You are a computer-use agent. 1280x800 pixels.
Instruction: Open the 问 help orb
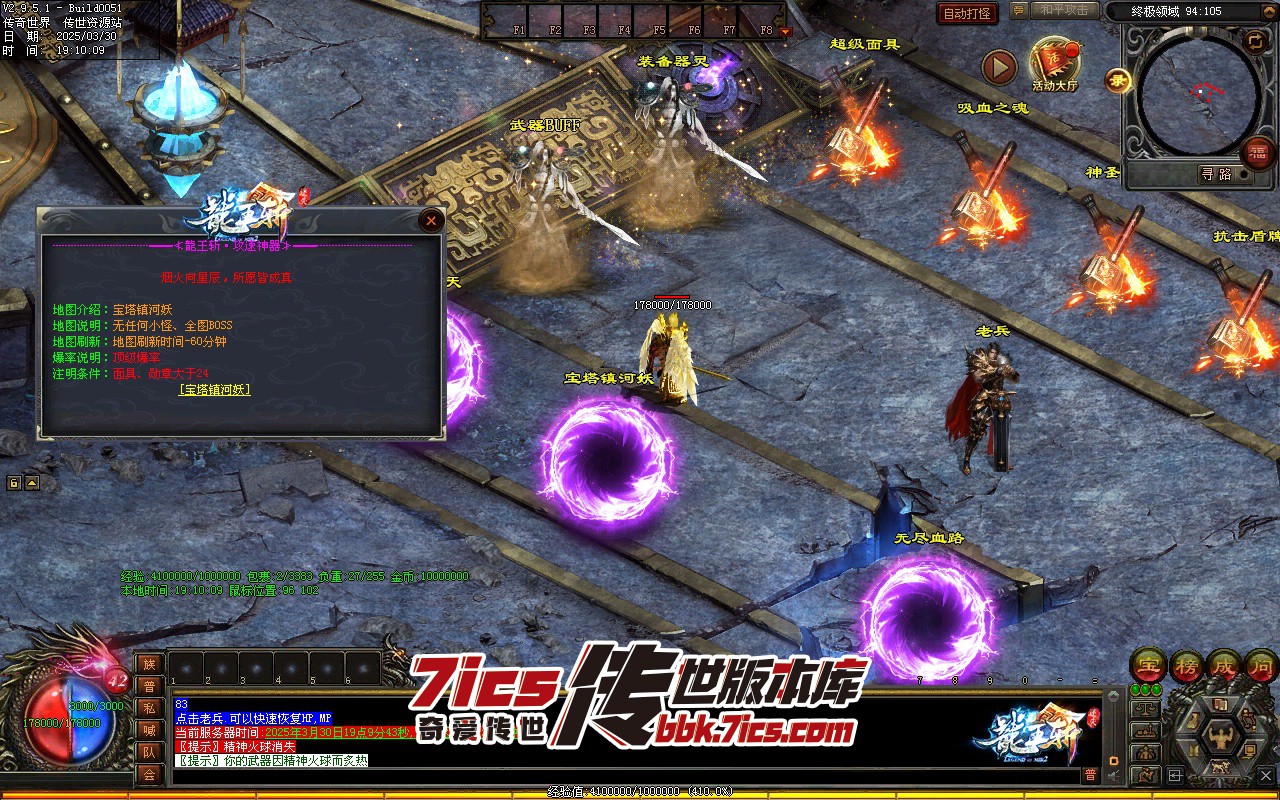click(x=1262, y=665)
